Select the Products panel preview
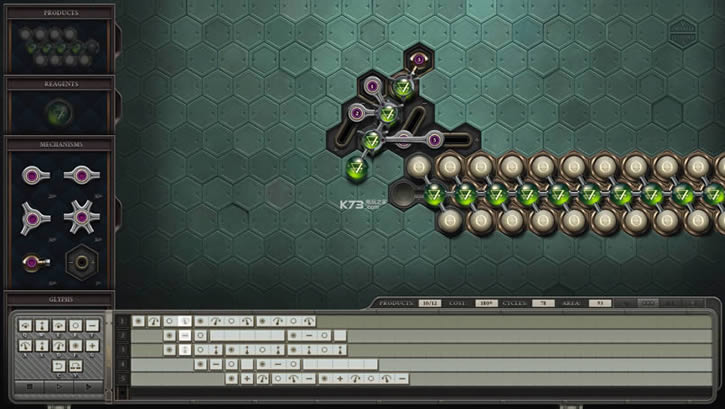Viewport: 725px width, 409px height. [59, 45]
